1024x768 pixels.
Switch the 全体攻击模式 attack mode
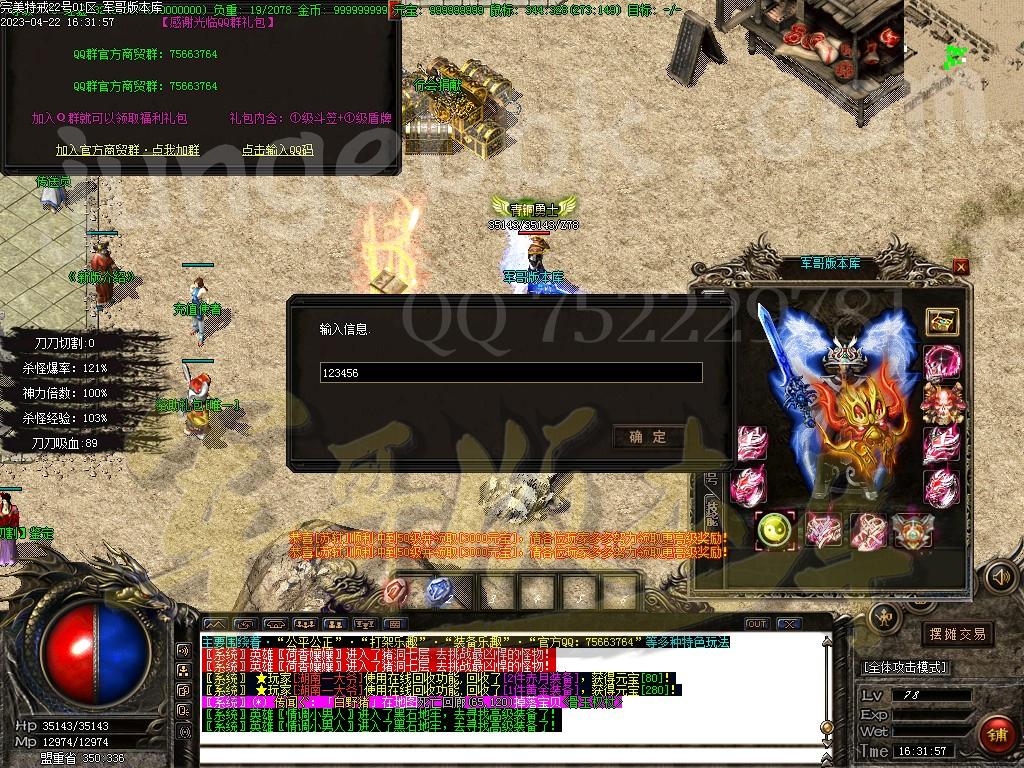click(x=905, y=667)
